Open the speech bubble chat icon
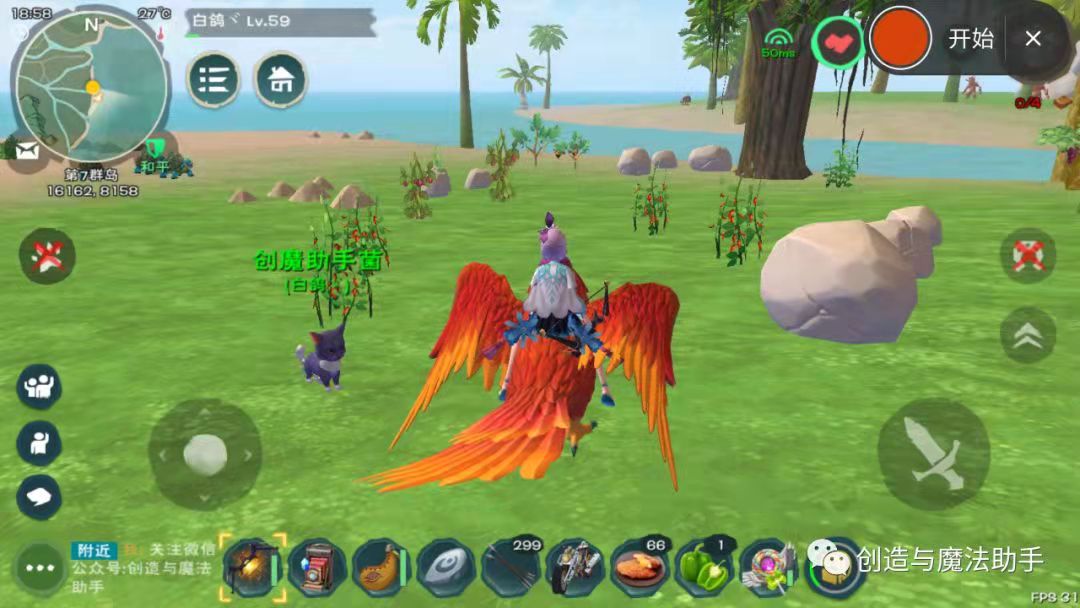This screenshot has height=608, width=1080. pos(39,496)
